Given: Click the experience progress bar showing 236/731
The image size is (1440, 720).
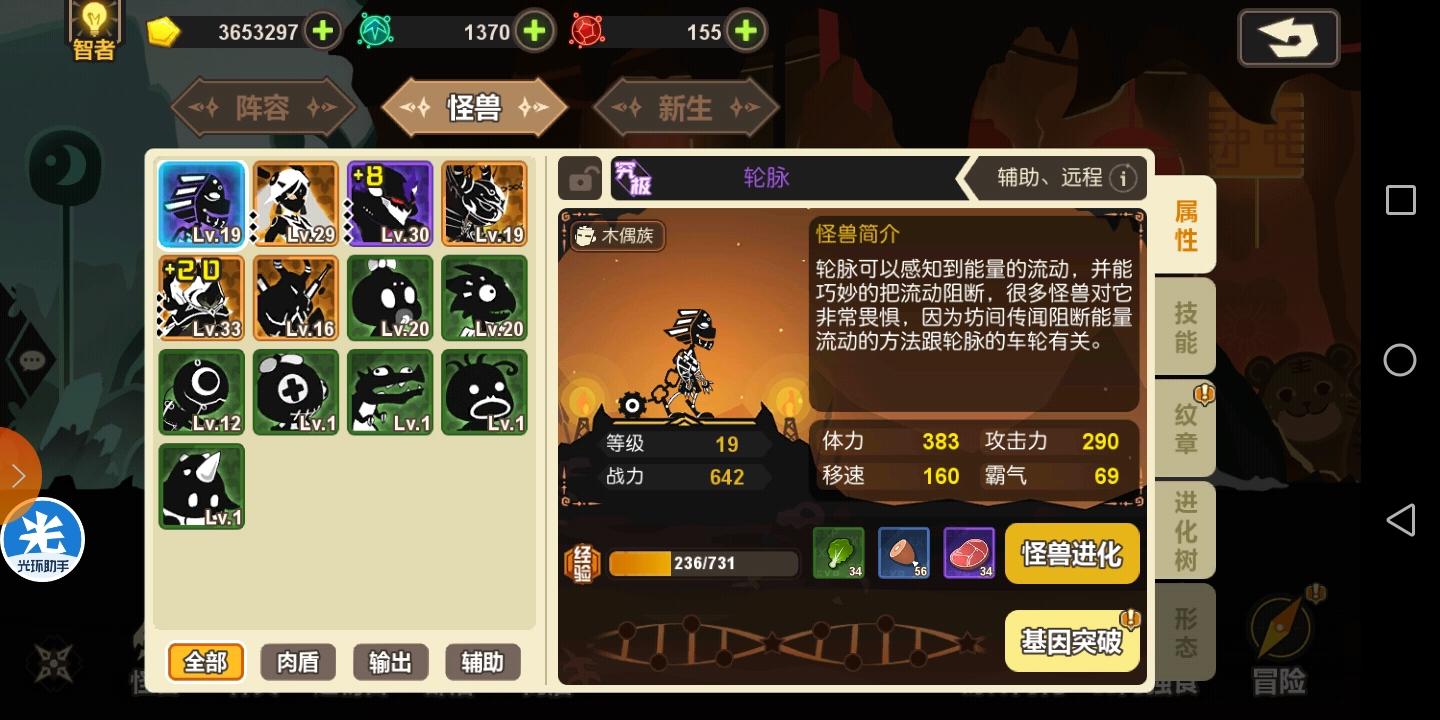Looking at the screenshot, I should pyautogui.click(x=703, y=563).
